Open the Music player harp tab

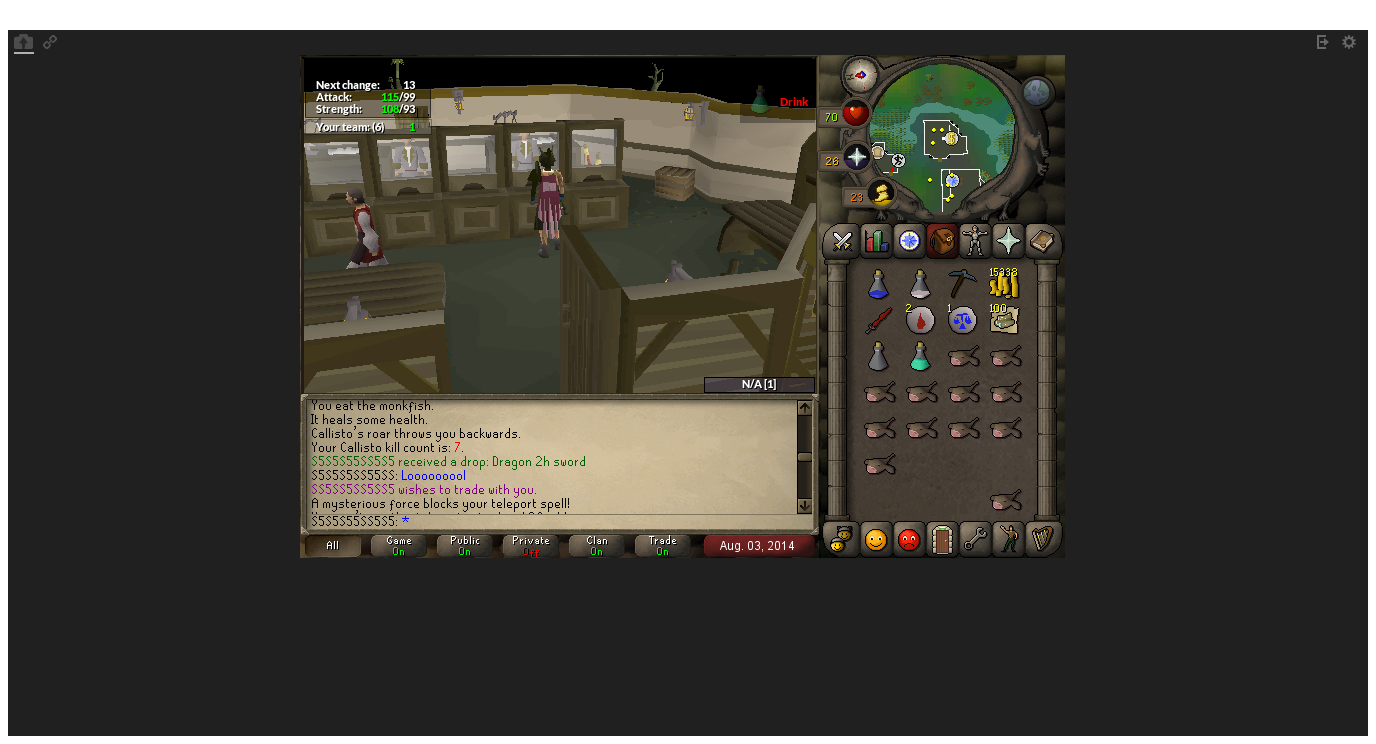tap(1042, 540)
